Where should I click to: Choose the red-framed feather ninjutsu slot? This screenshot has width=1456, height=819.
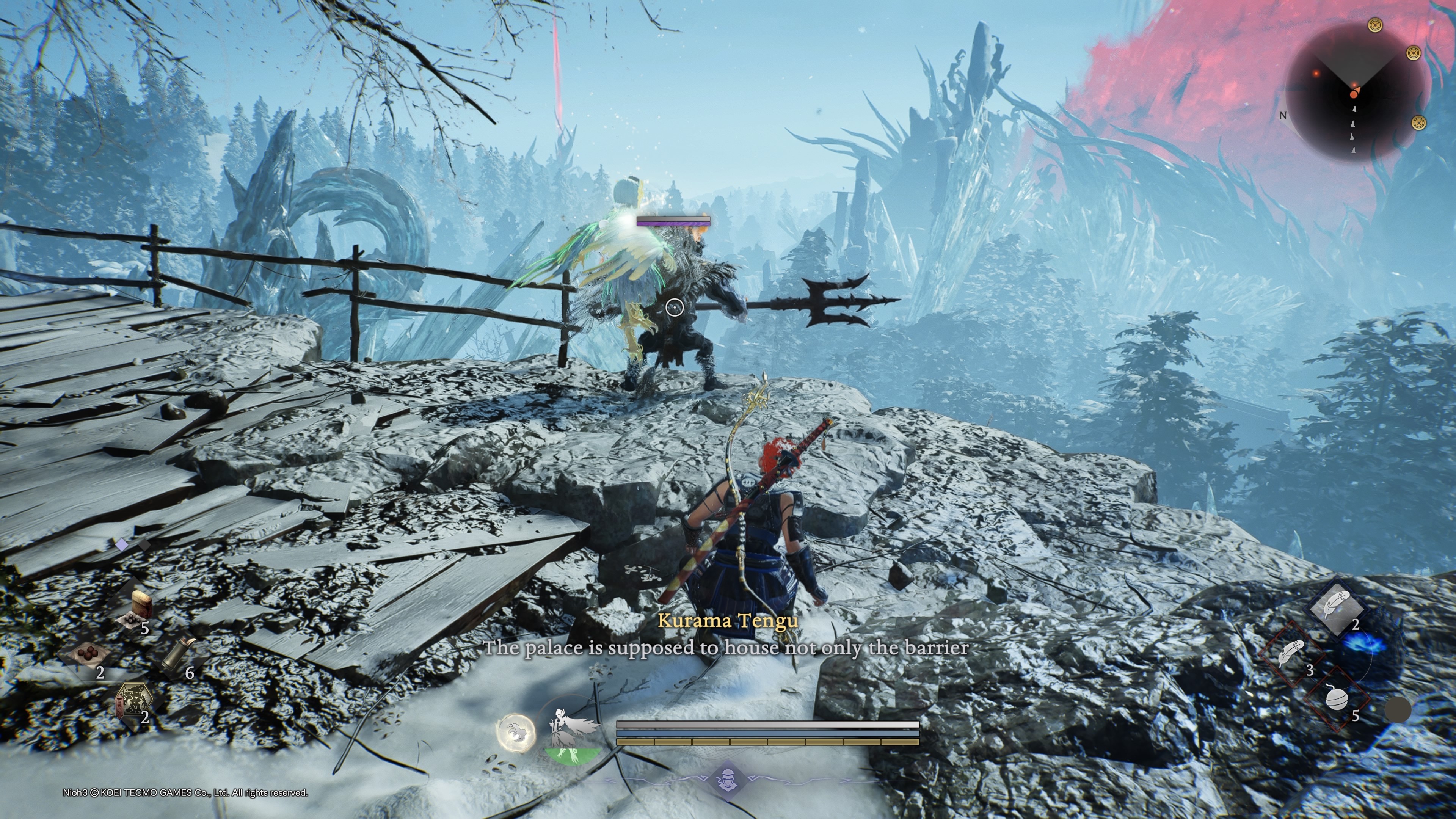pyautogui.click(x=1291, y=654)
